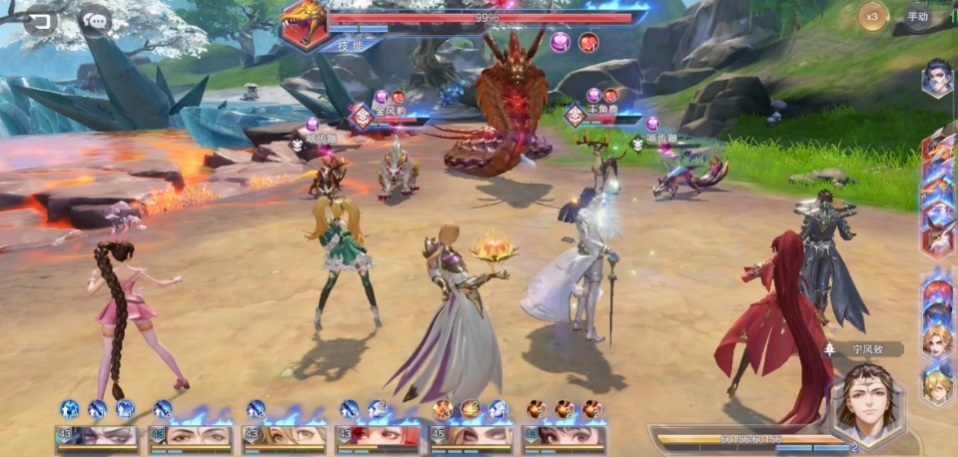Open the chat bubble icon

click(x=95, y=20)
